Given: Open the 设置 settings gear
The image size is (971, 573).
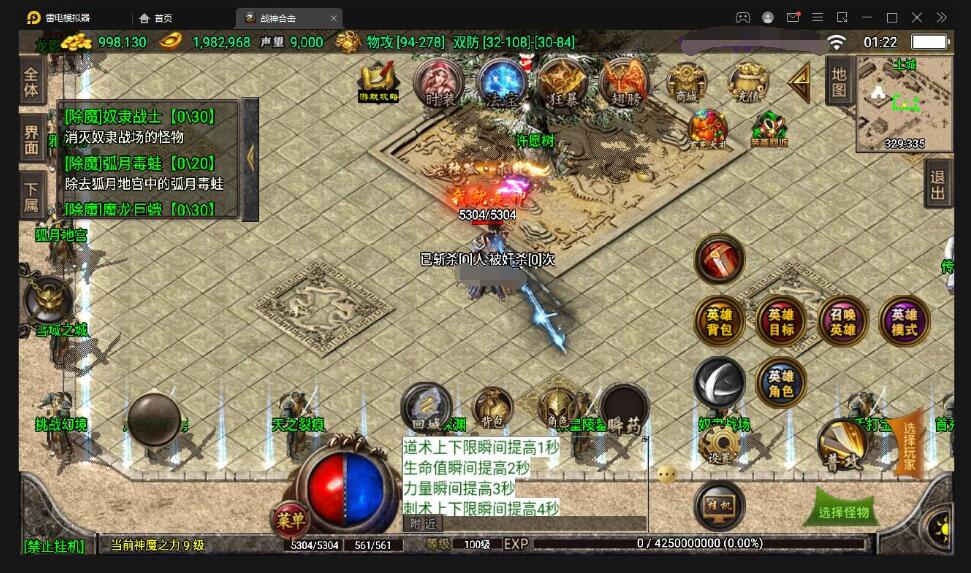Looking at the screenshot, I should (718, 444).
